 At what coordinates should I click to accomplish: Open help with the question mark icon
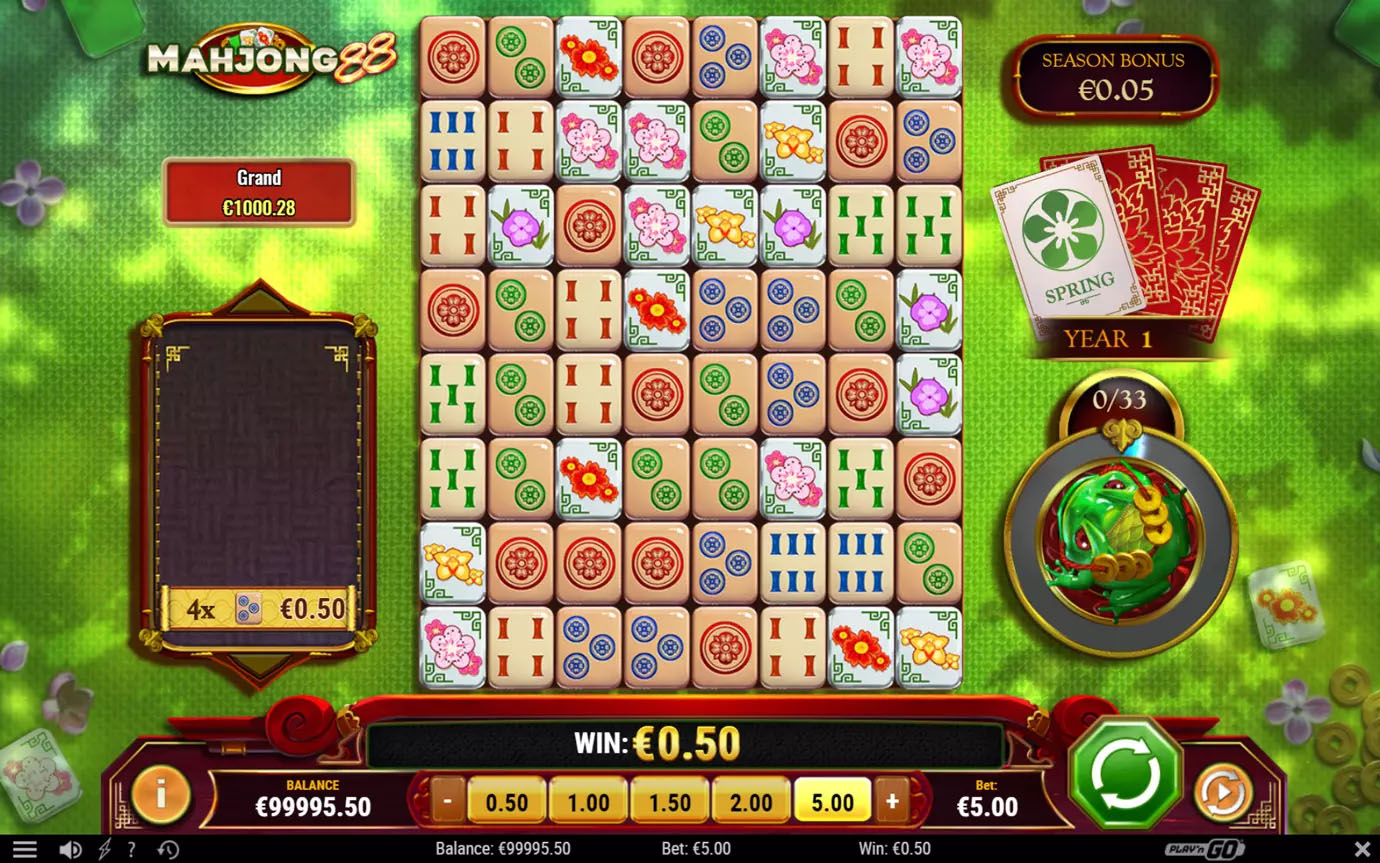(131, 850)
